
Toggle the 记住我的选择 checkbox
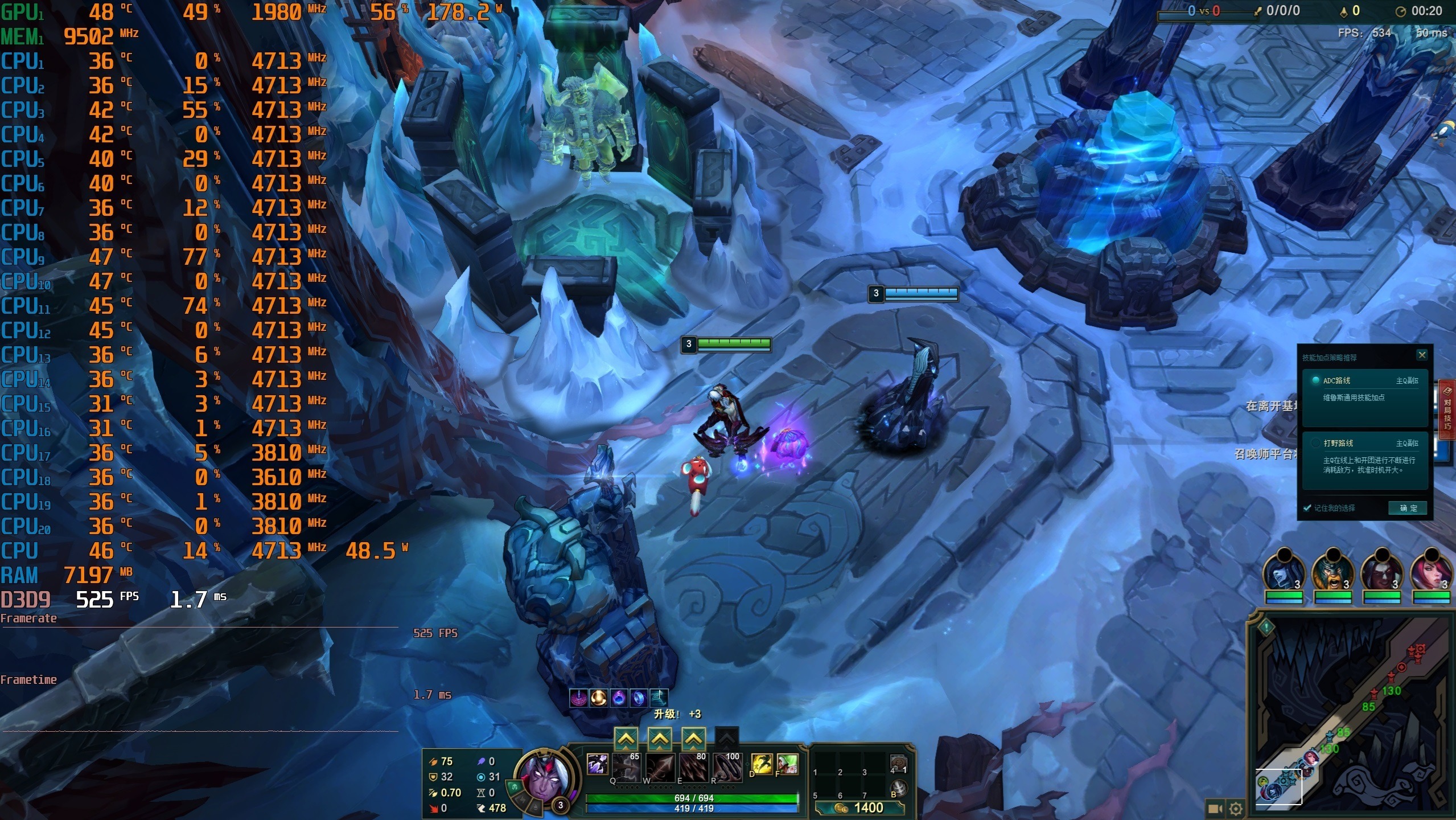(x=1307, y=508)
